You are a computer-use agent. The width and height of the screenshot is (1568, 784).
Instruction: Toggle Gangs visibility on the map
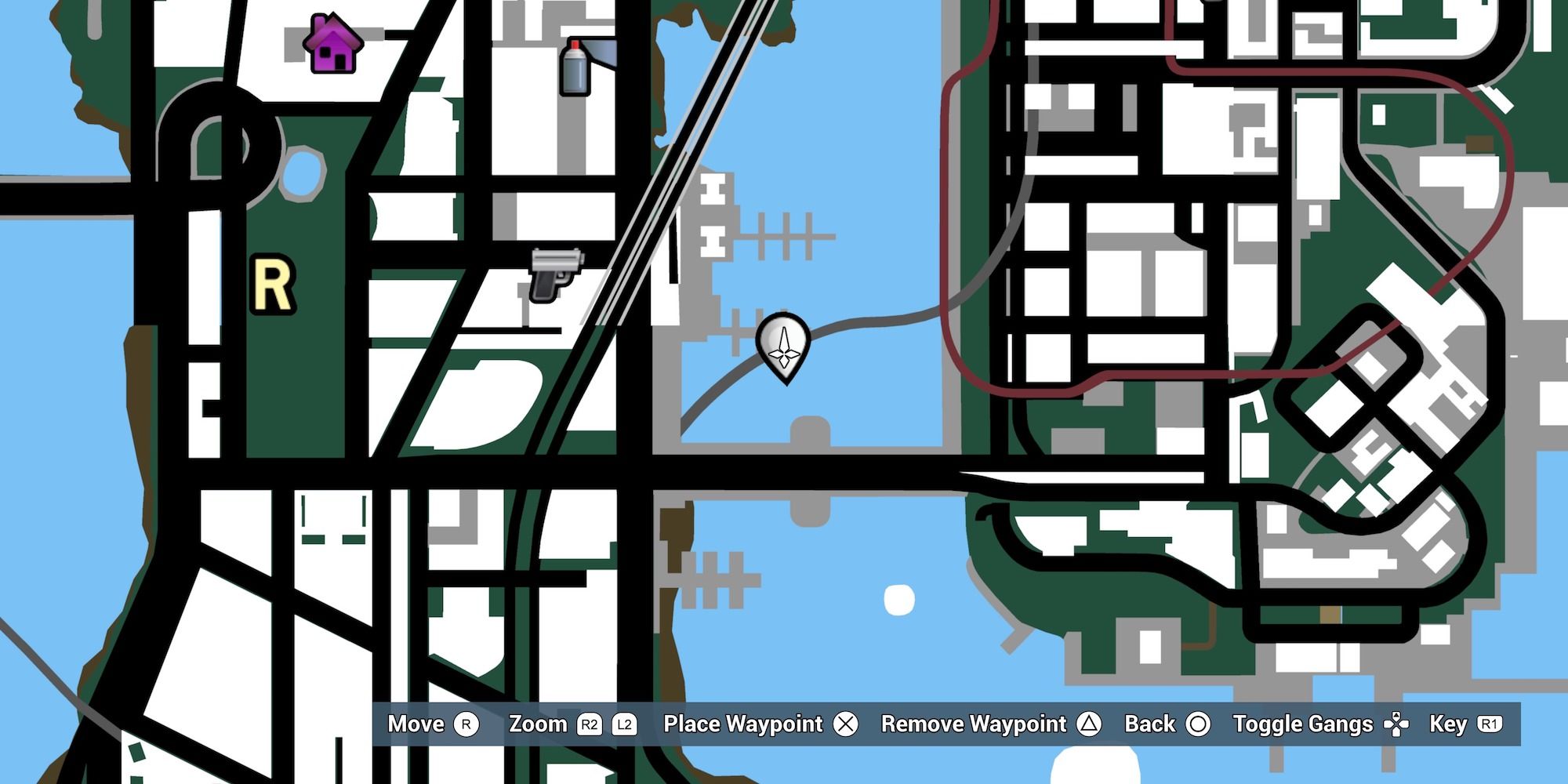coord(1301,724)
